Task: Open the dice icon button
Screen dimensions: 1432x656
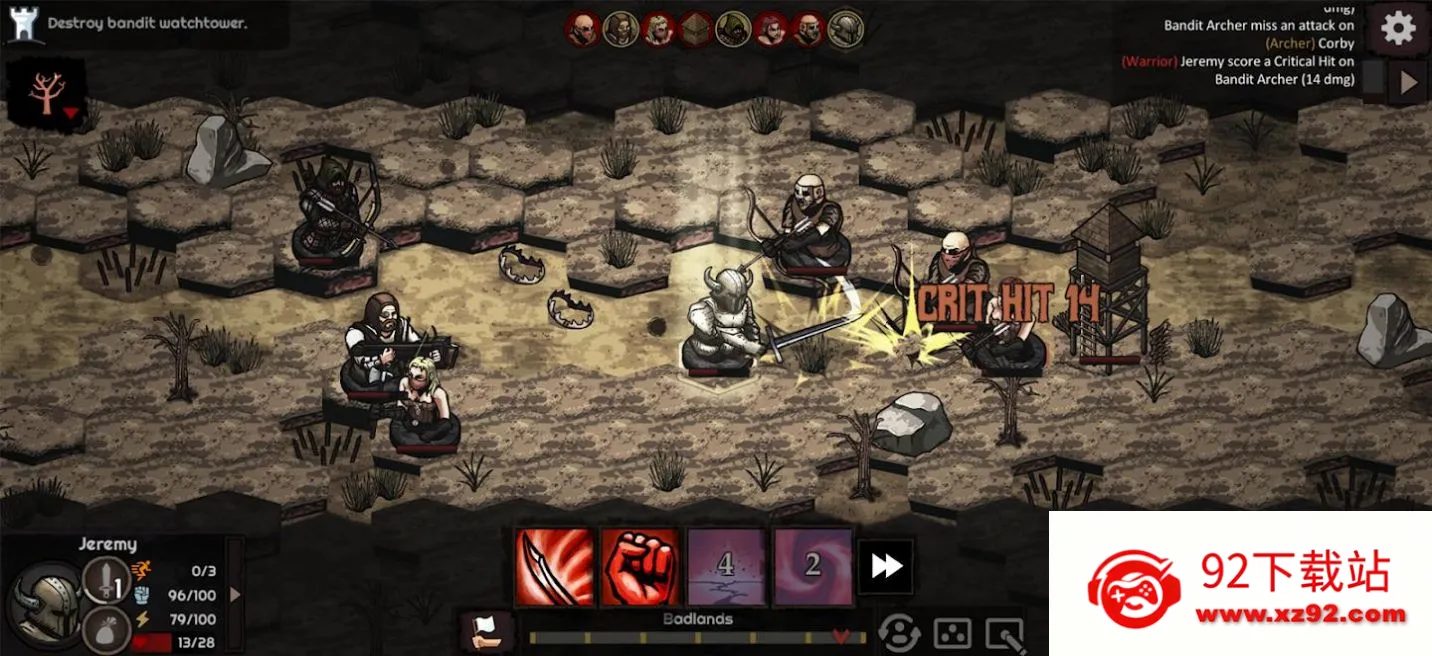Action: point(952,632)
